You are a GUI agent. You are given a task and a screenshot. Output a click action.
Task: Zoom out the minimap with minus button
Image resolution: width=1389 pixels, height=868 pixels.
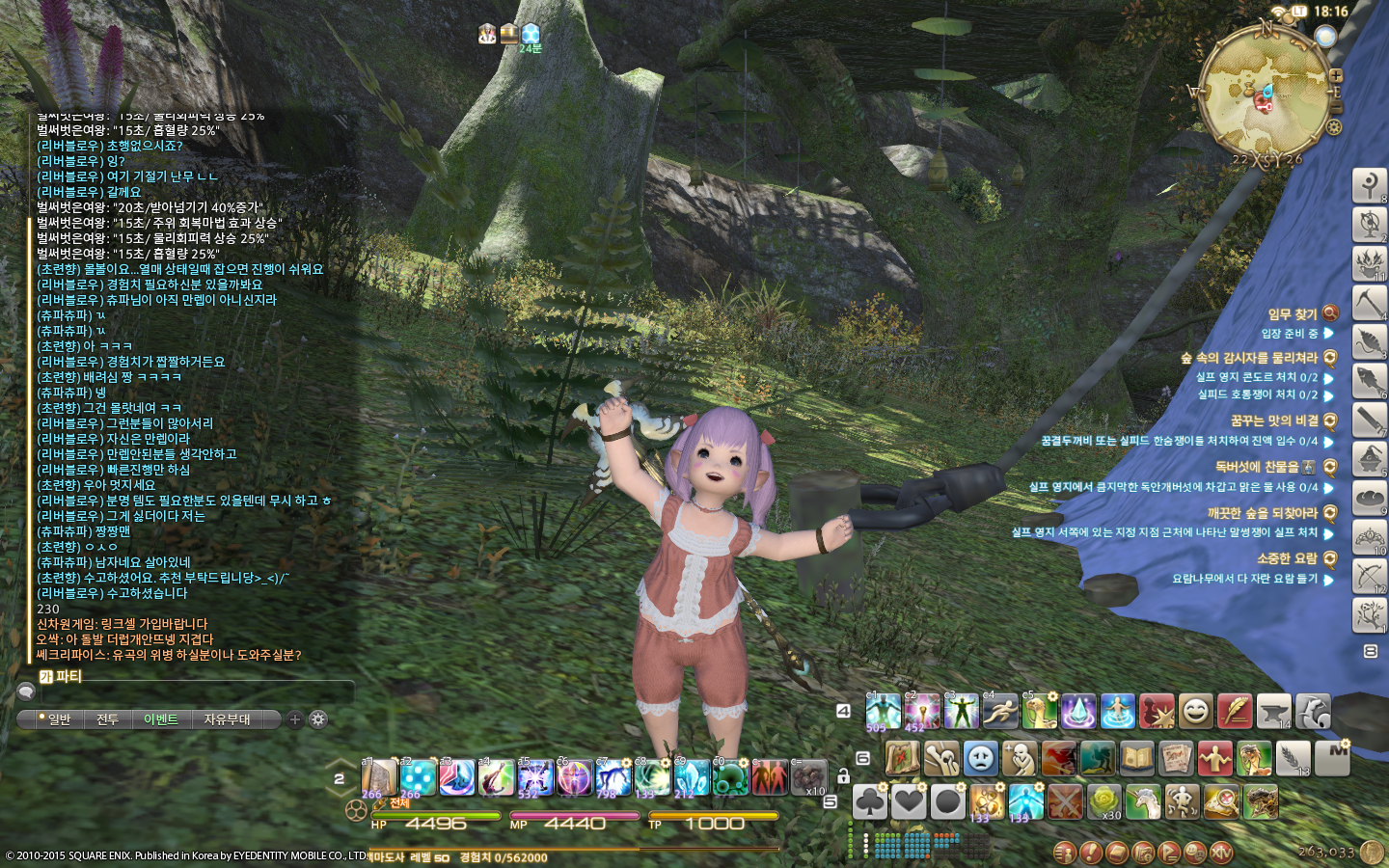(1336, 93)
